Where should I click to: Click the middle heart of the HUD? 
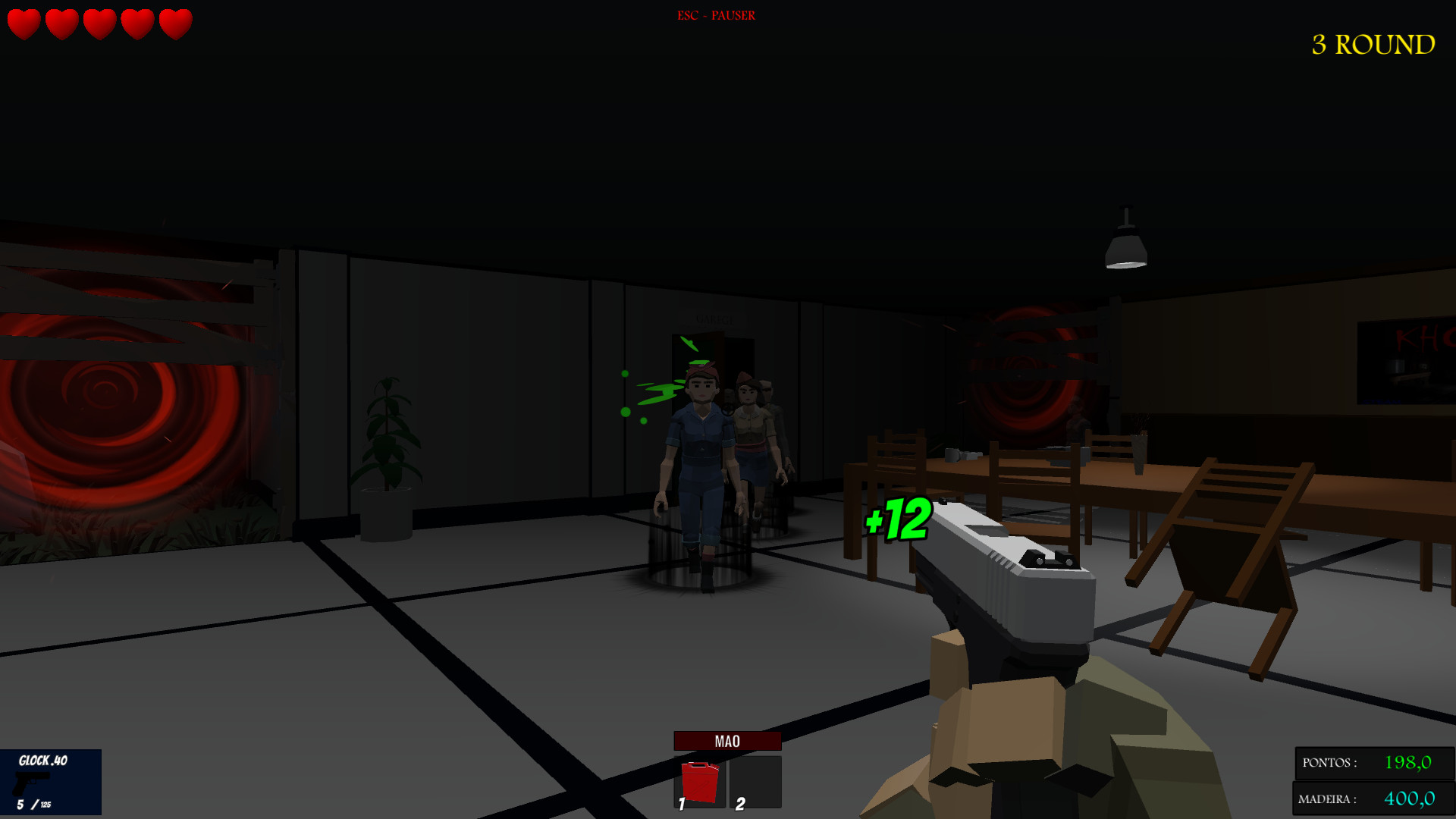pos(99,25)
